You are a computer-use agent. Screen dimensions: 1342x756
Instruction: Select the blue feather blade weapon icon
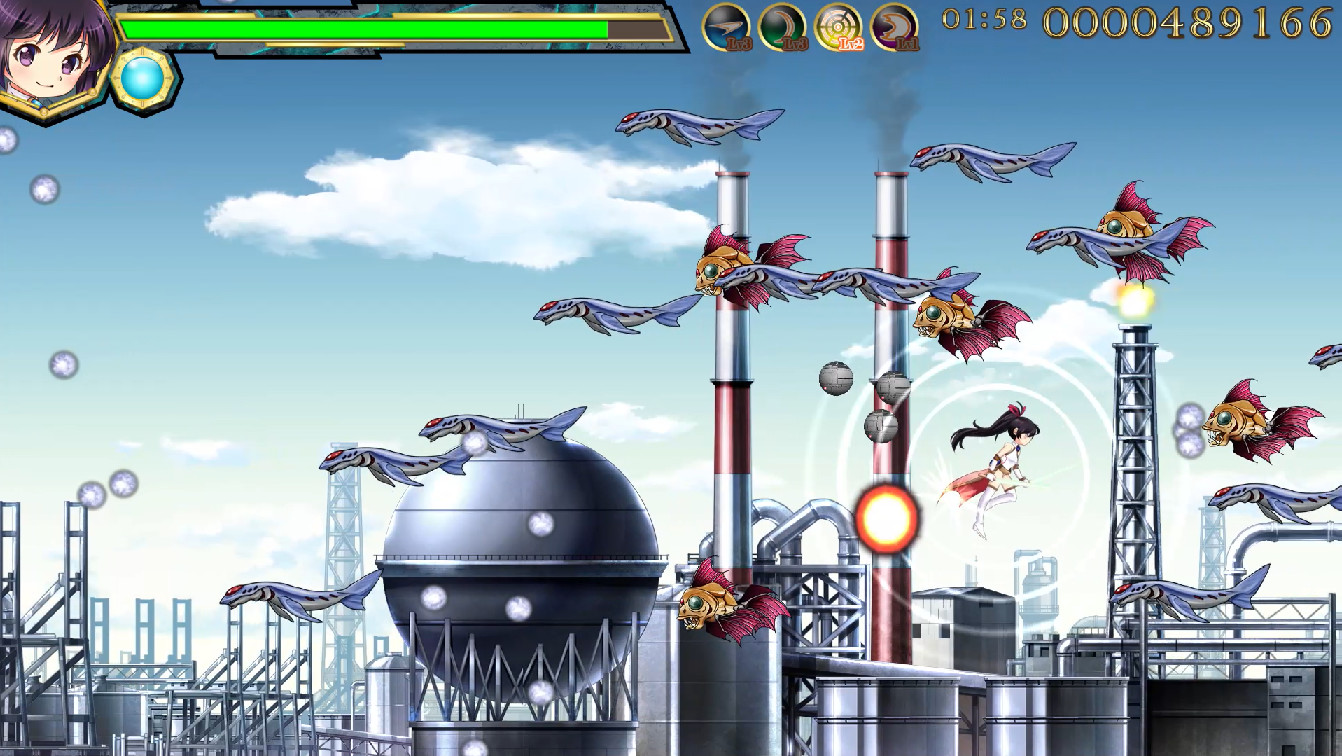726,27
